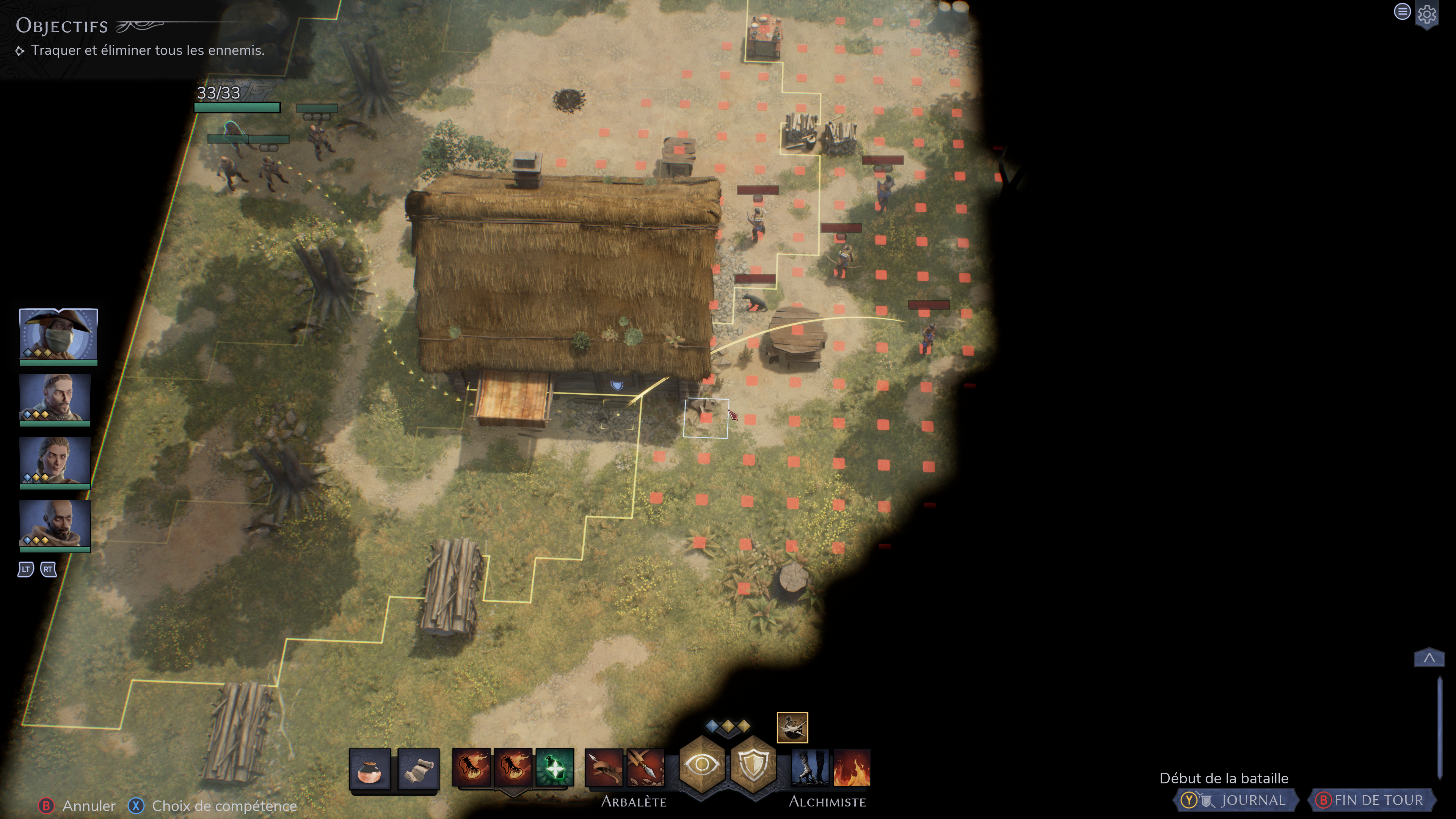Select the highlighted shattering flask skill

pyautogui.click(x=792, y=728)
